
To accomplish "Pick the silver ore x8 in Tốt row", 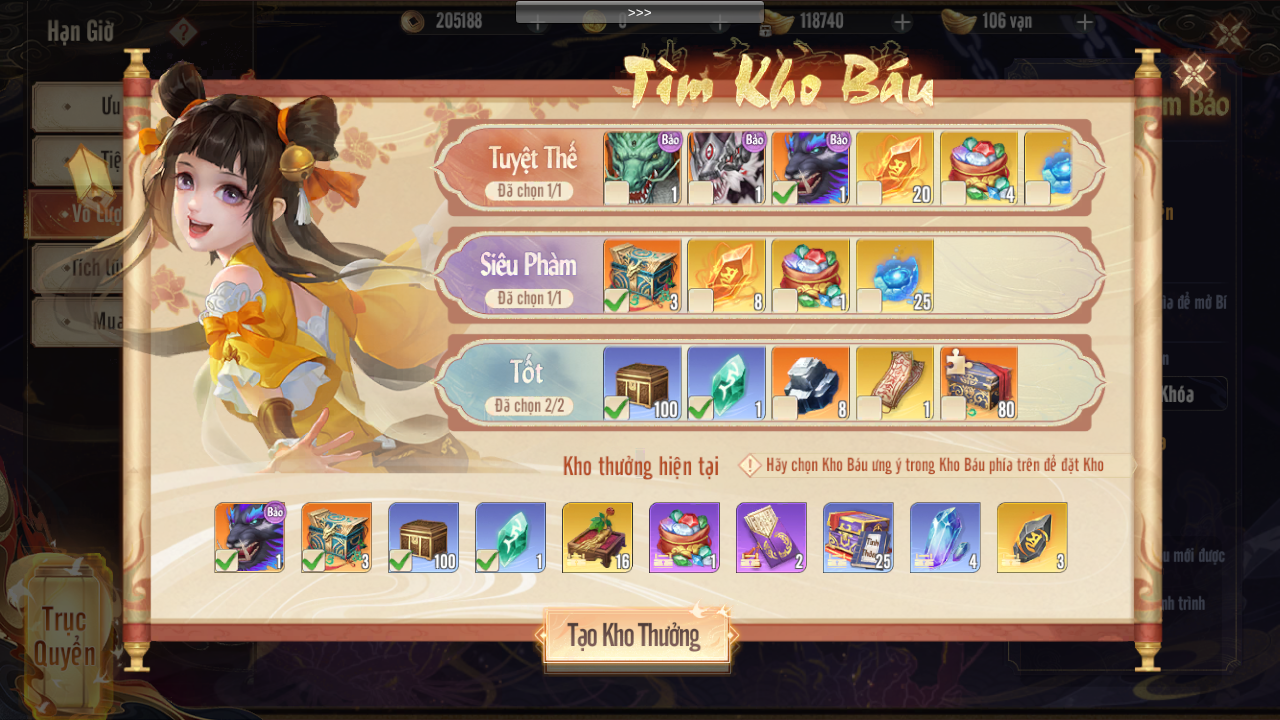I will pyautogui.click(x=810, y=383).
